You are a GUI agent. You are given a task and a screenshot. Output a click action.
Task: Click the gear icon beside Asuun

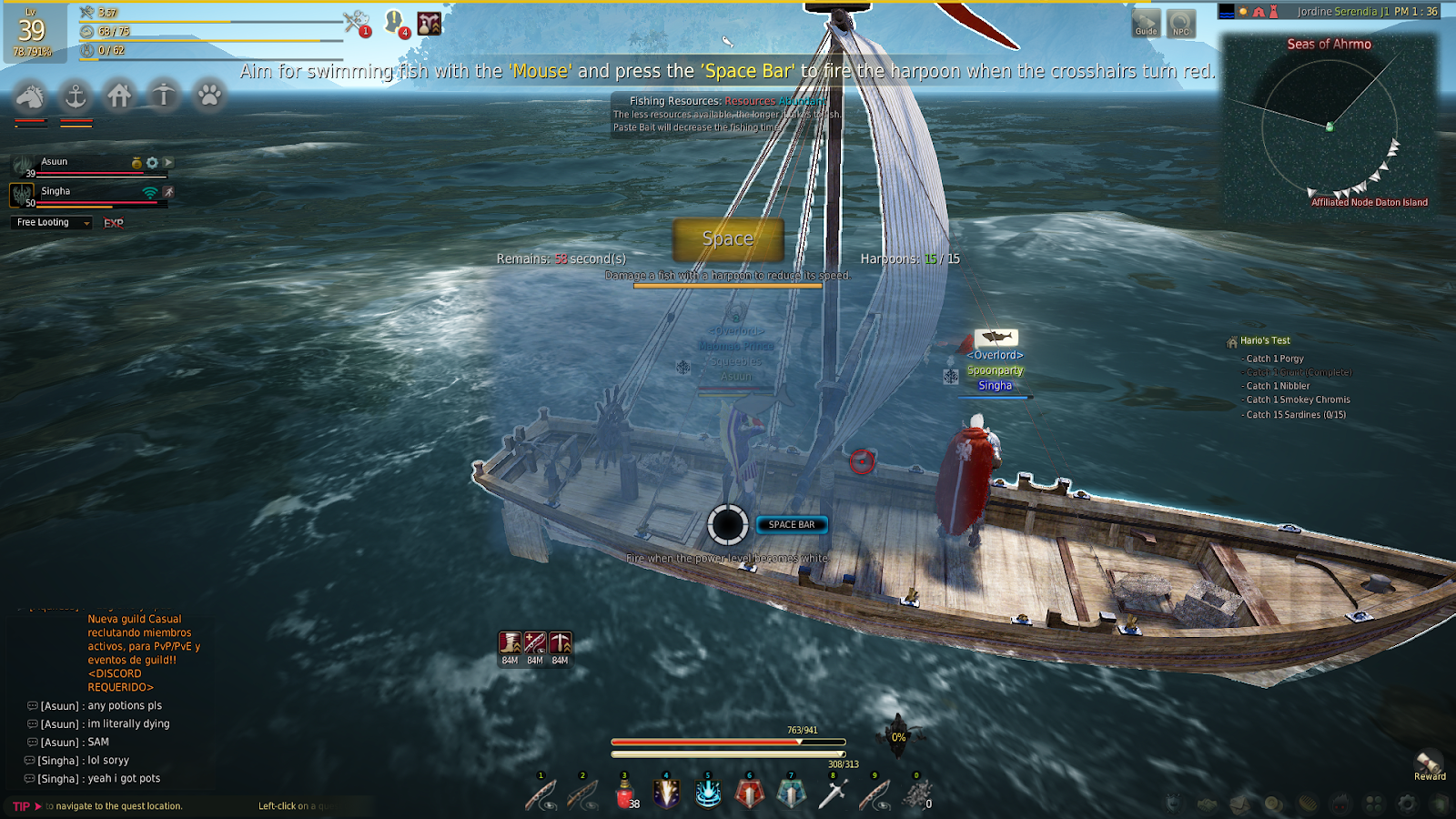pos(152,163)
